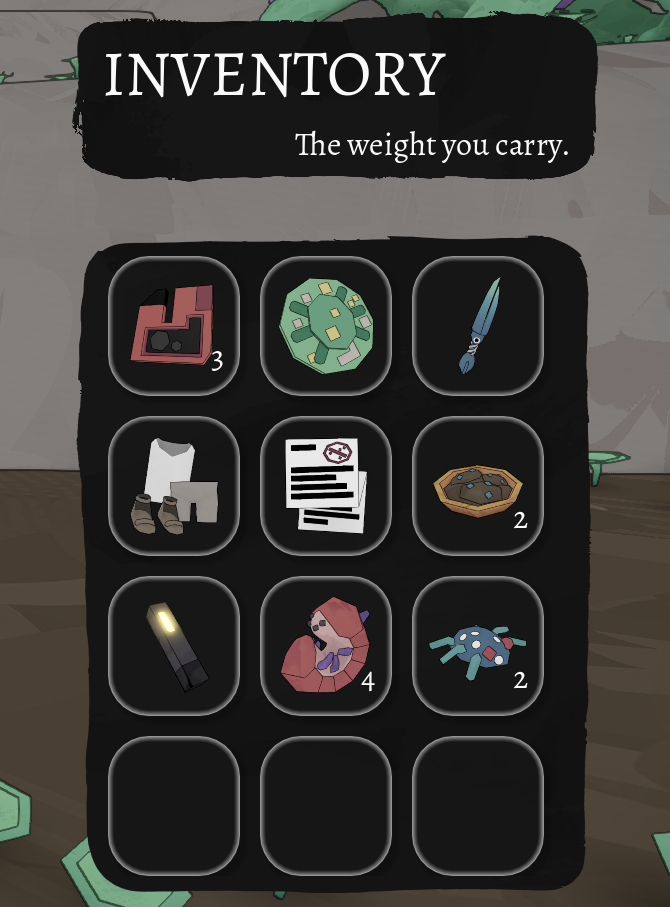Choose the glowing flashlight item
Image resolution: width=670 pixels, height=907 pixels.
coord(173,646)
